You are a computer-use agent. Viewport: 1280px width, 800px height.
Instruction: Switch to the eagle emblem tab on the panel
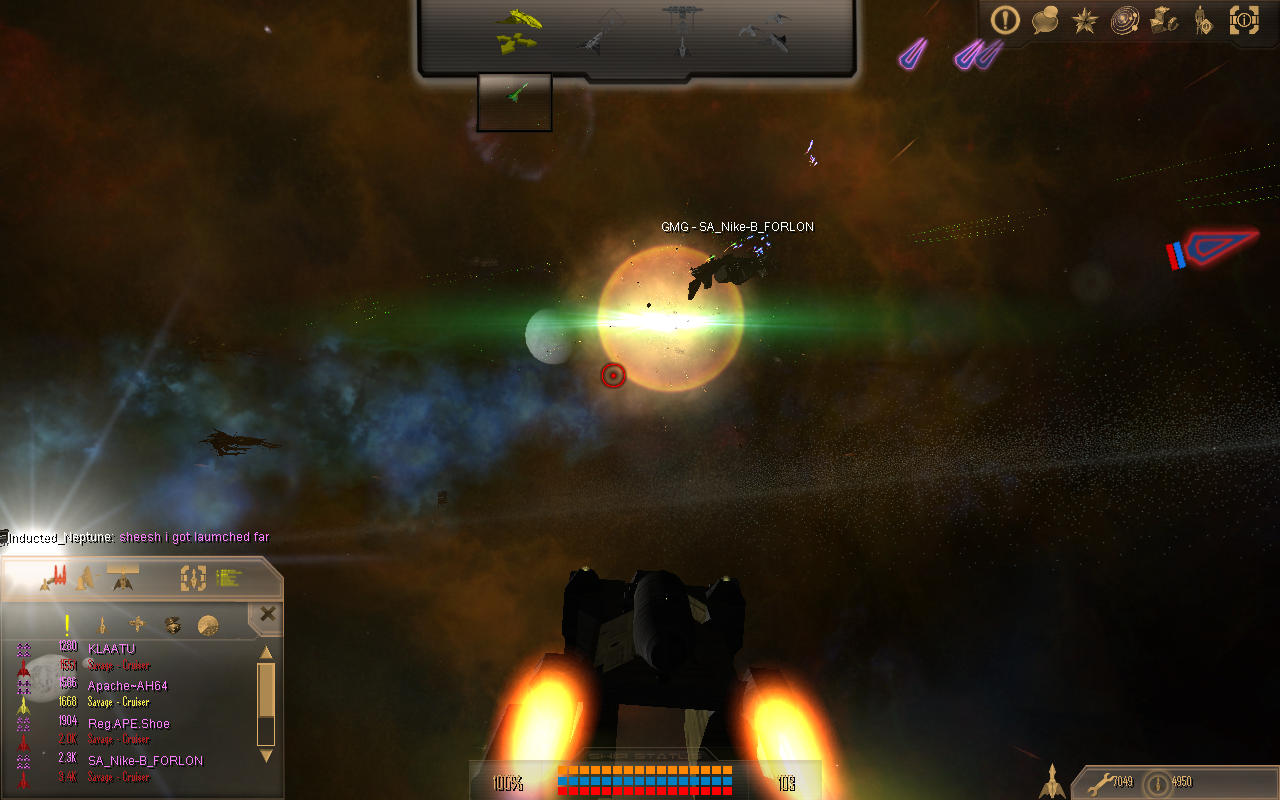tap(121, 580)
